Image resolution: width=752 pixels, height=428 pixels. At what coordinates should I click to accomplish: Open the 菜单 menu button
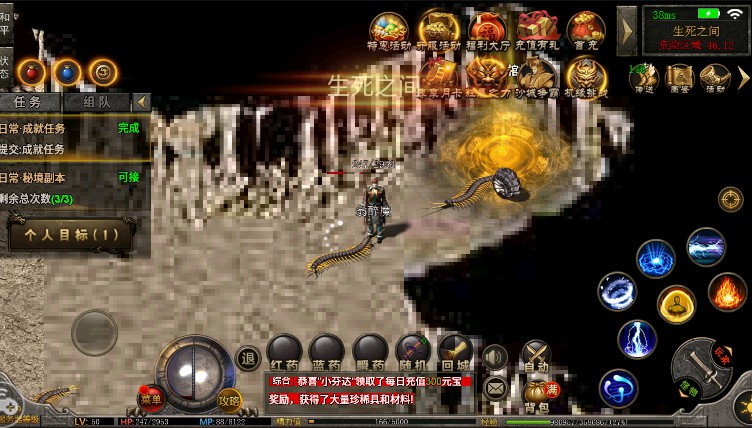tap(151, 399)
